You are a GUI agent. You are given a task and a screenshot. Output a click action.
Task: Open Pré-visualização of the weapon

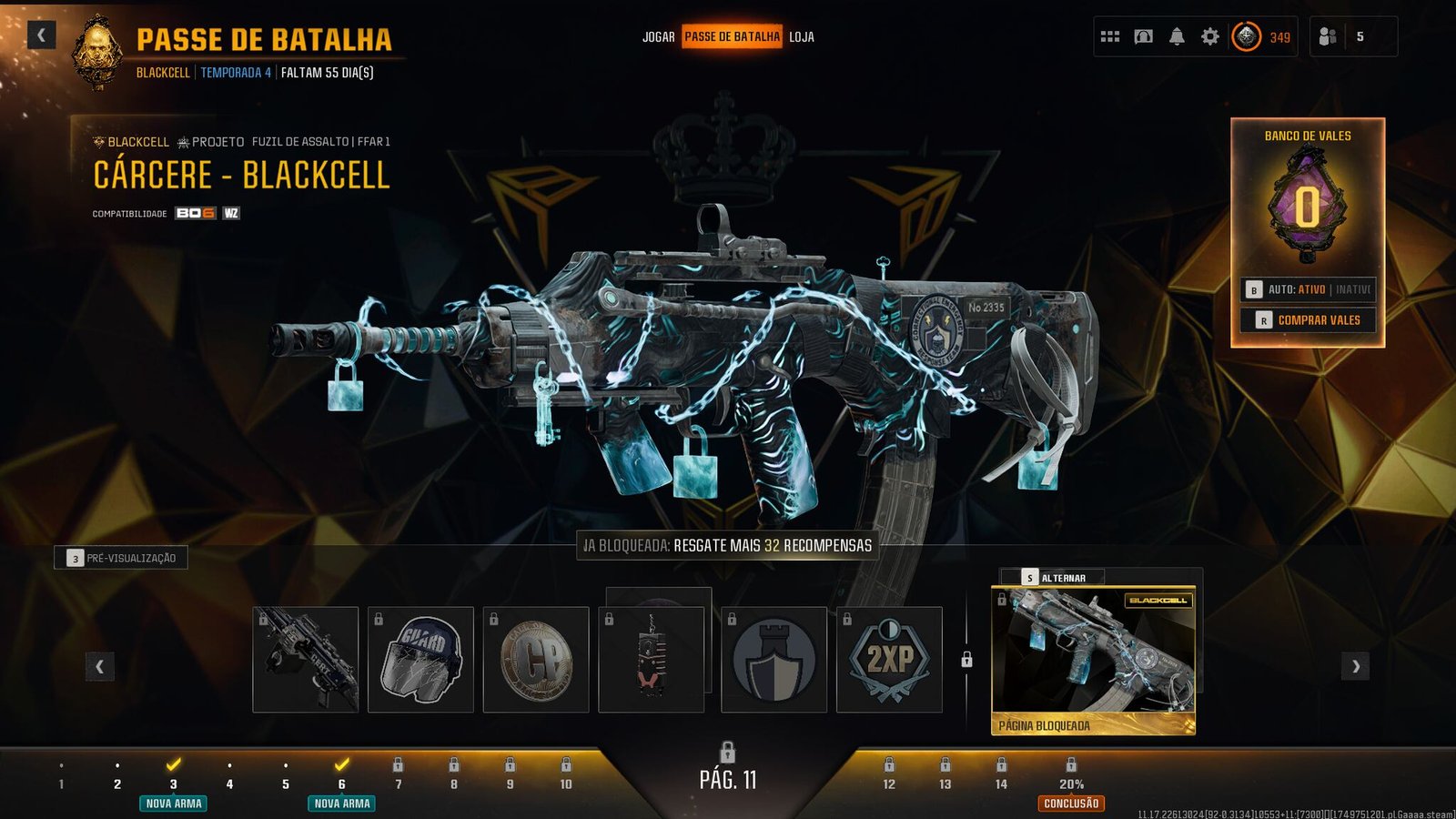pos(121,558)
